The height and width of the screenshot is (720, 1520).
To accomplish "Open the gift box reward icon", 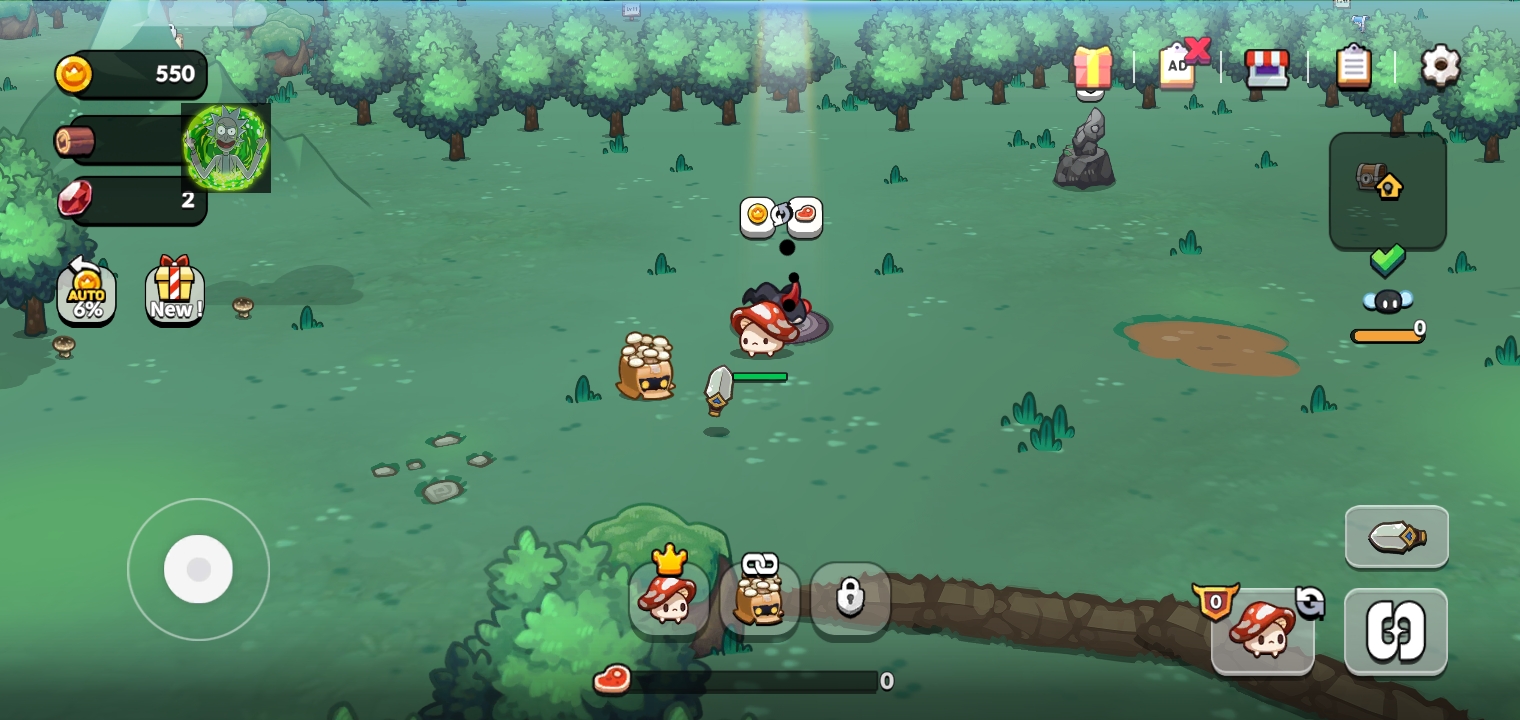I will 1093,67.
